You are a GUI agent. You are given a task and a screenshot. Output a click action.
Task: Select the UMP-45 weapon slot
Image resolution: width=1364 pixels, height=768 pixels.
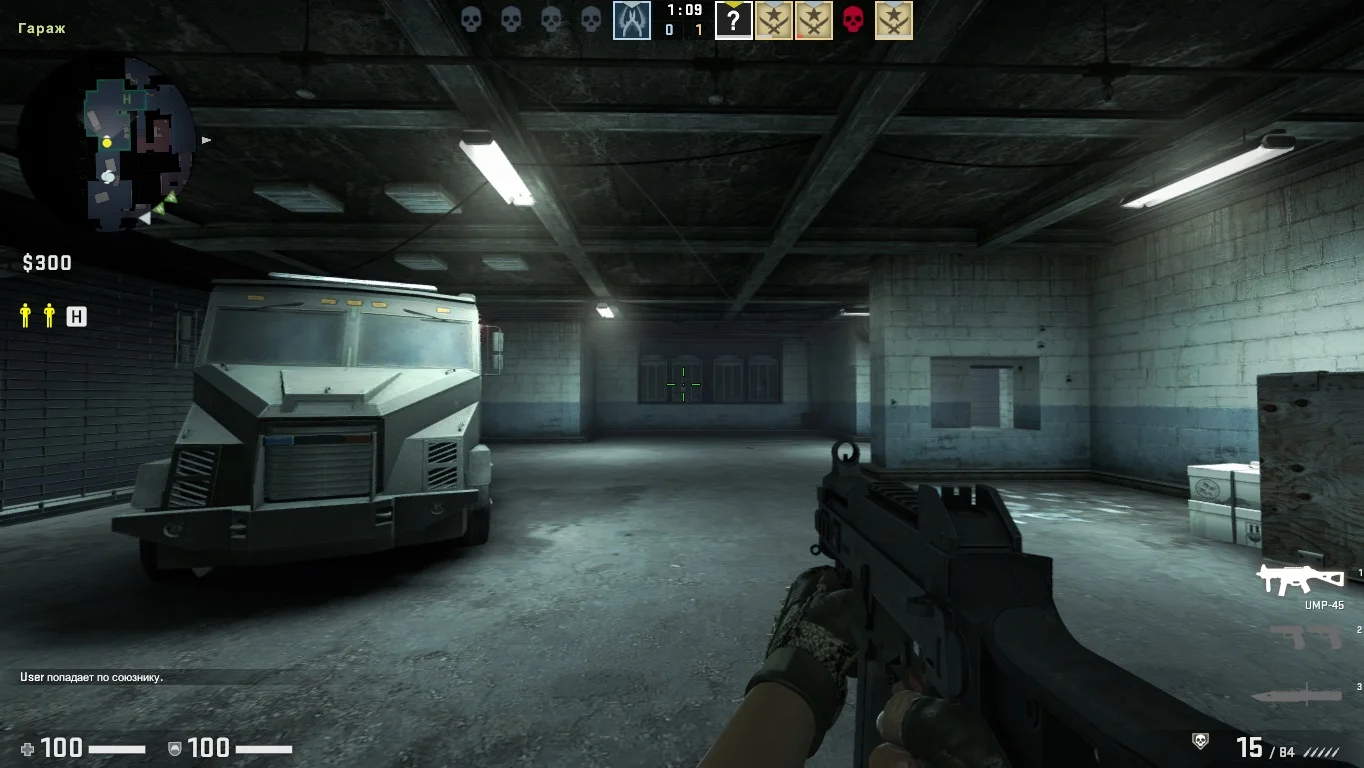coord(1300,579)
